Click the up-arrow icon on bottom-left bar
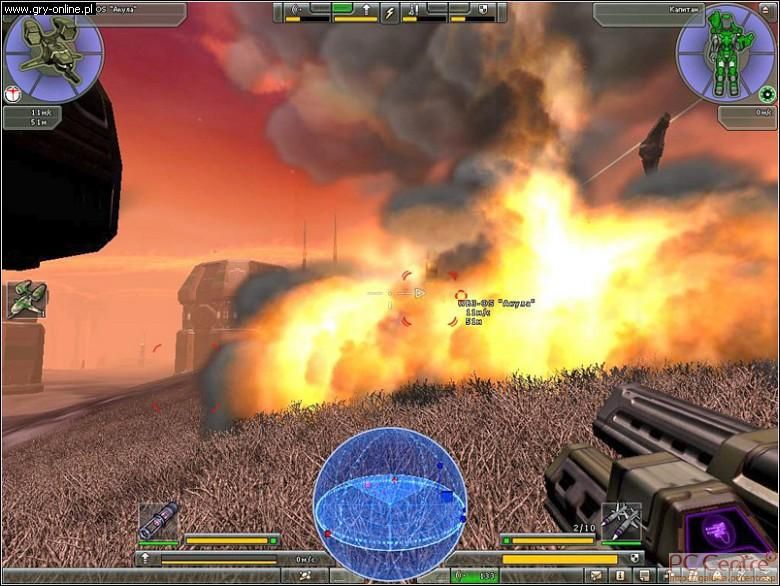780x586 pixels. 146,558
